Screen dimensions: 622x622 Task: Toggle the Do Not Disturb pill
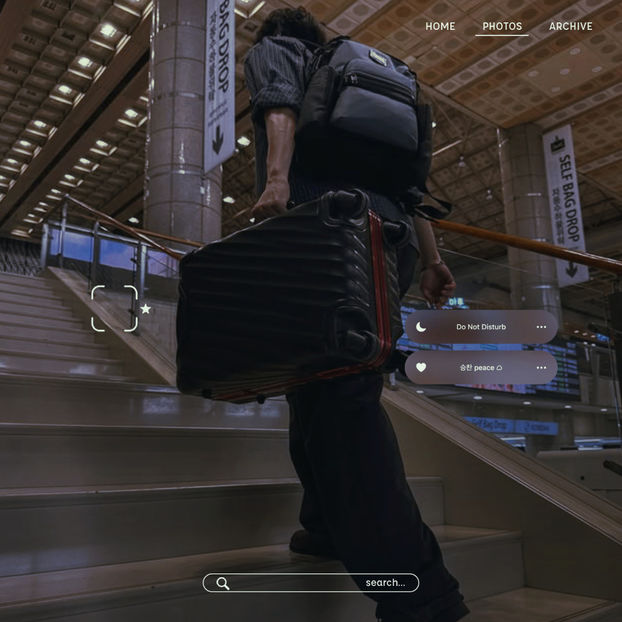coord(481,327)
